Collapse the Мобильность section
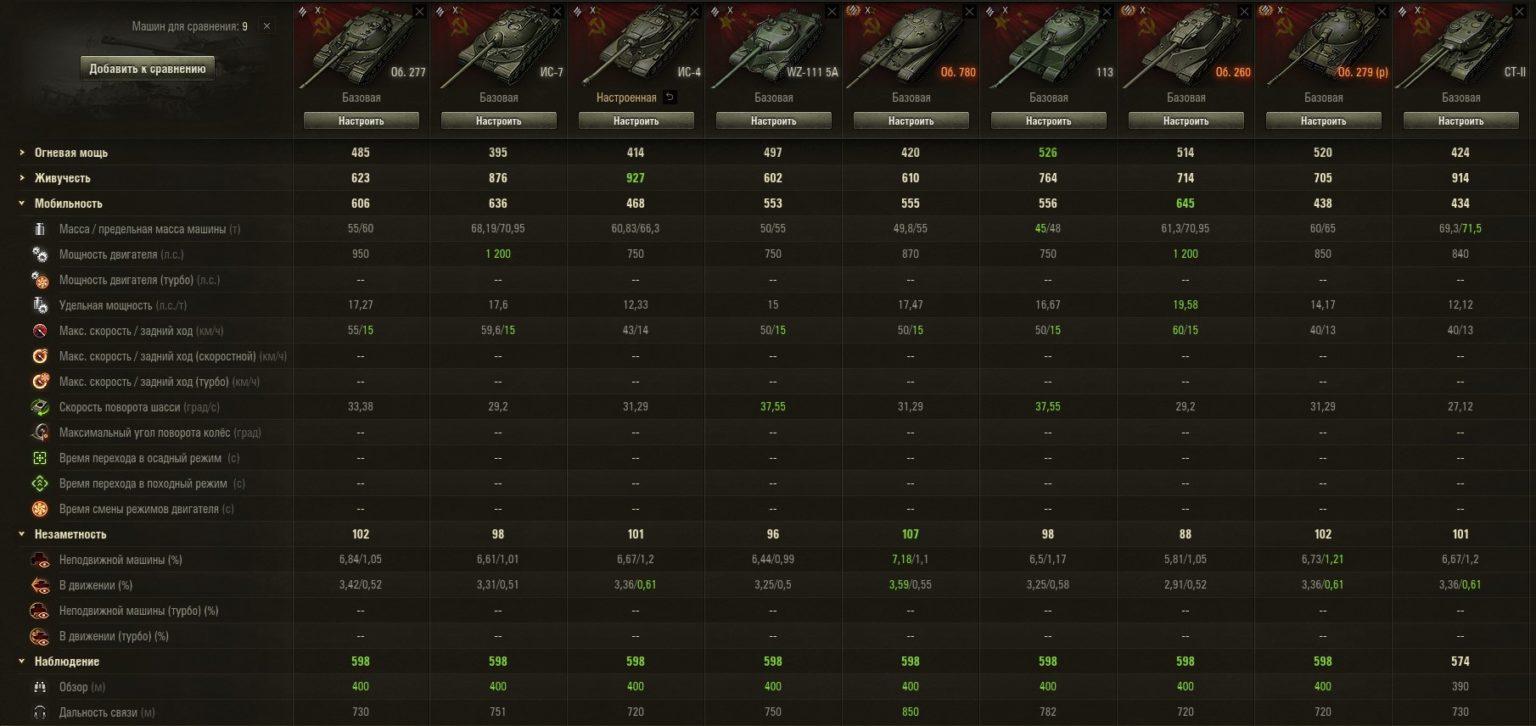Image resolution: width=1536 pixels, height=726 pixels. tap(20, 202)
